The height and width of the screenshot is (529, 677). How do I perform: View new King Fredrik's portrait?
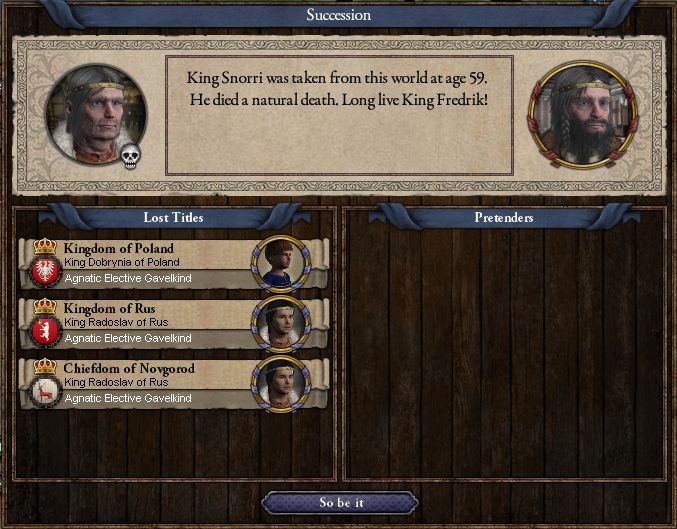(581, 113)
